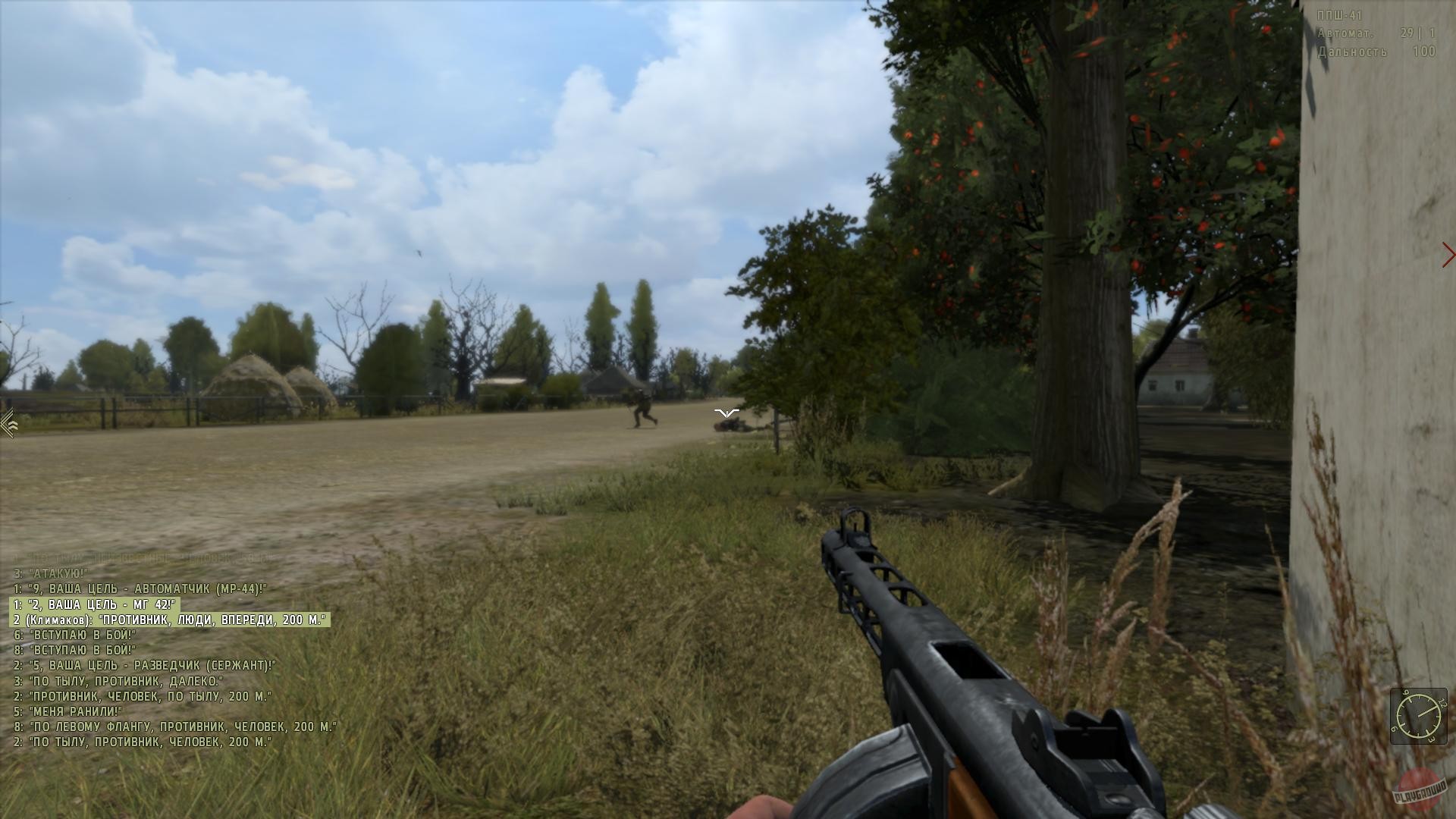The width and height of the screenshot is (1456, 819).
Task: Select the highlighted message "2, ВАША ЦЕЛЬ - МГ 42!"
Action: (96, 604)
